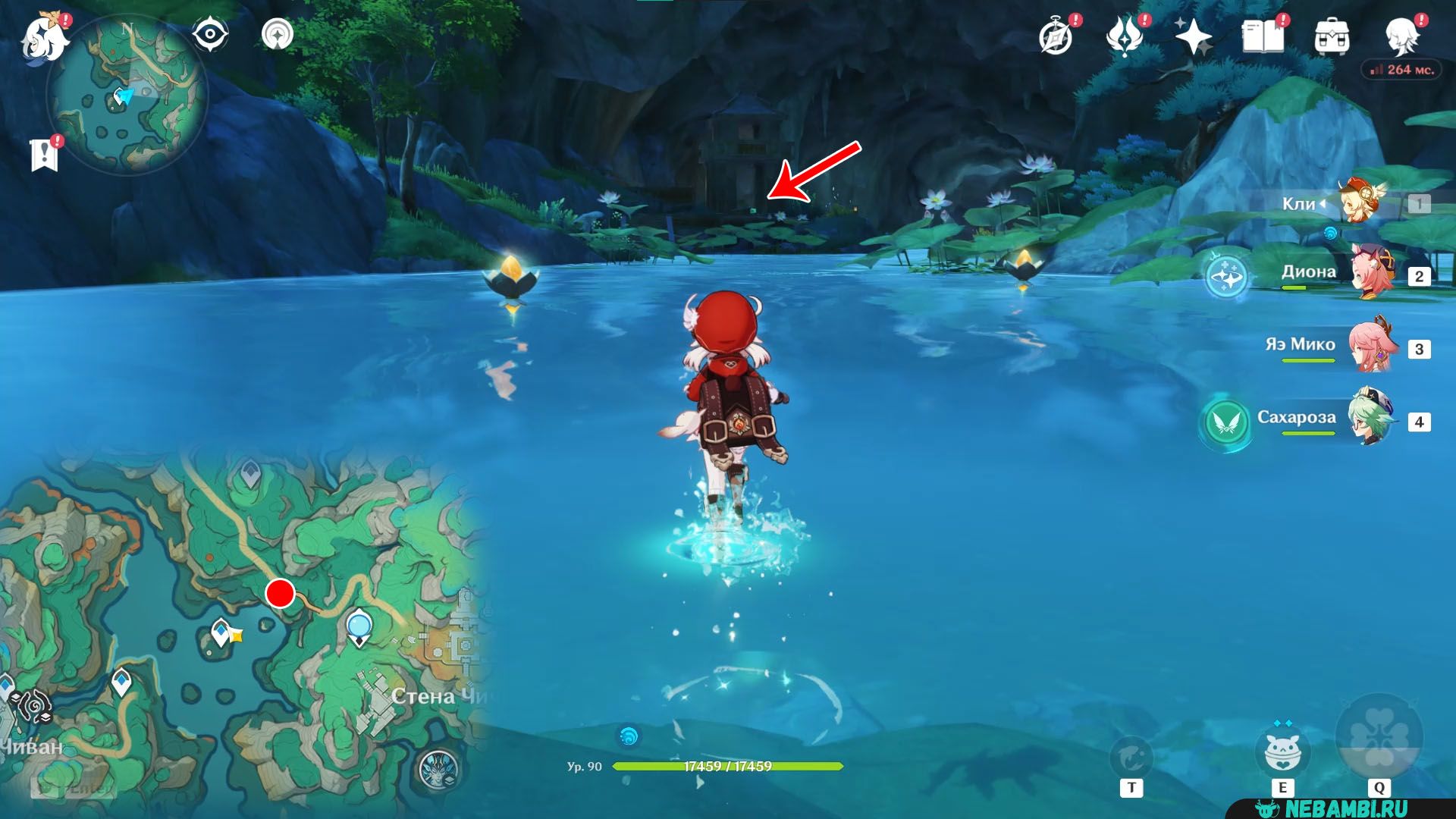Open the inventory backpack icon

click(1332, 36)
